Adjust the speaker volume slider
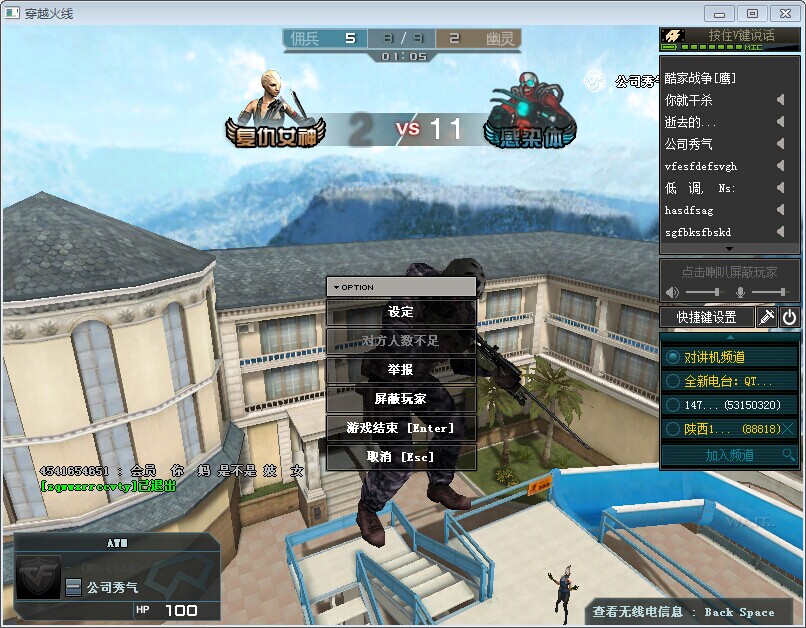The width and height of the screenshot is (806, 628). tap(704, 291)
